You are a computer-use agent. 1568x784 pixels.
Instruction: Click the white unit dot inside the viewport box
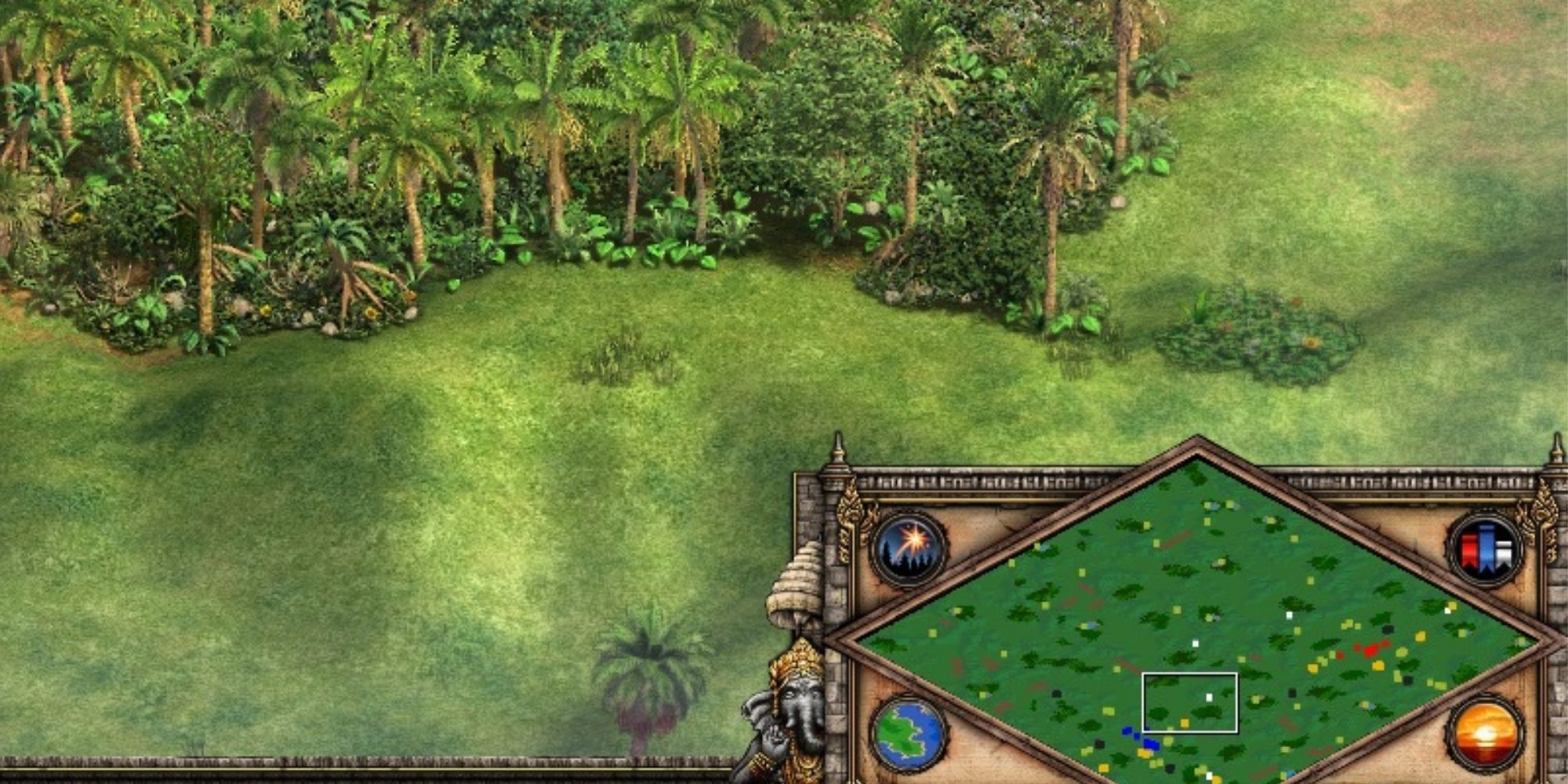[x=1208, y=696]
